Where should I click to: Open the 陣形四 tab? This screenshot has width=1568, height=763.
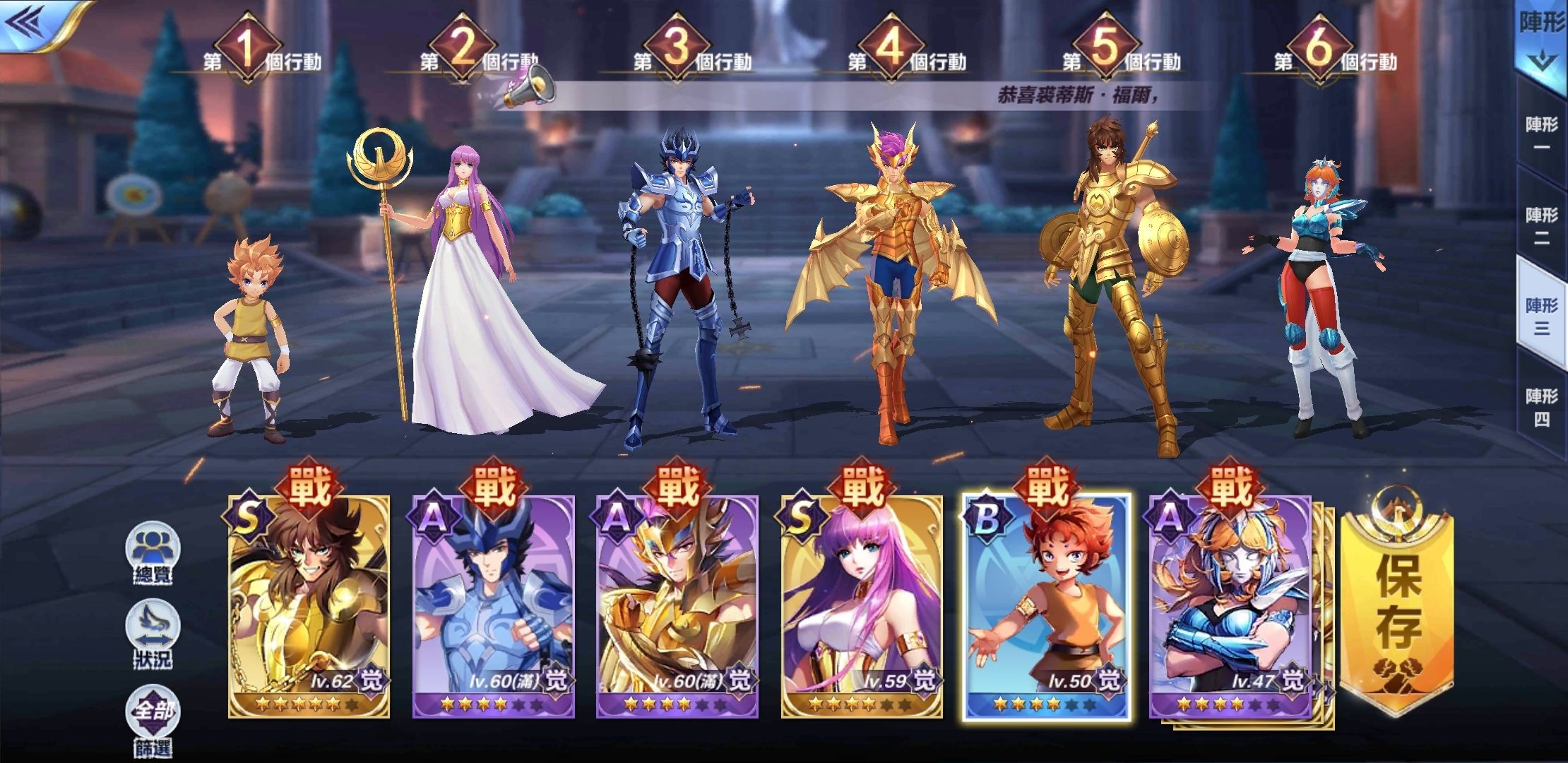(1542, 406)
